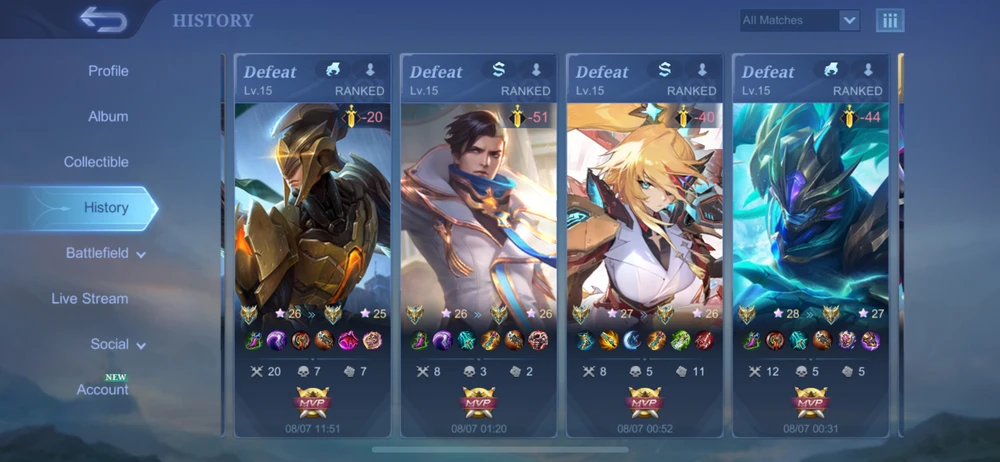Open the Live Stream section
The width and height of the screenshot is (1000, 462).
pos(90,298)
